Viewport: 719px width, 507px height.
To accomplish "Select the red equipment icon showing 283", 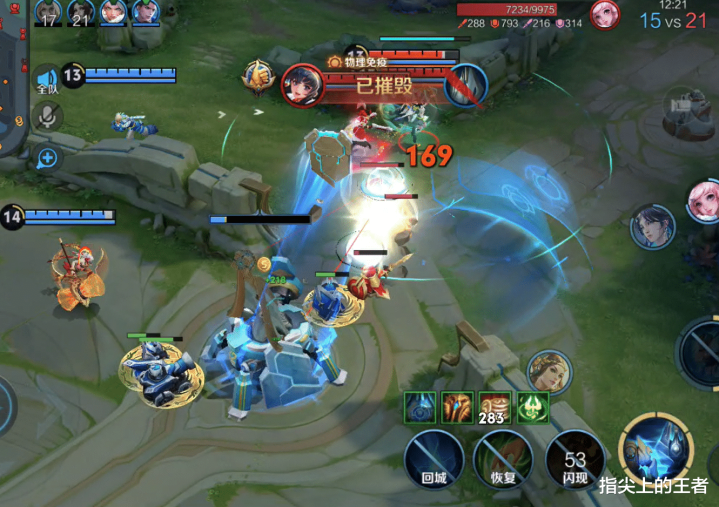I will pos(495,406).
